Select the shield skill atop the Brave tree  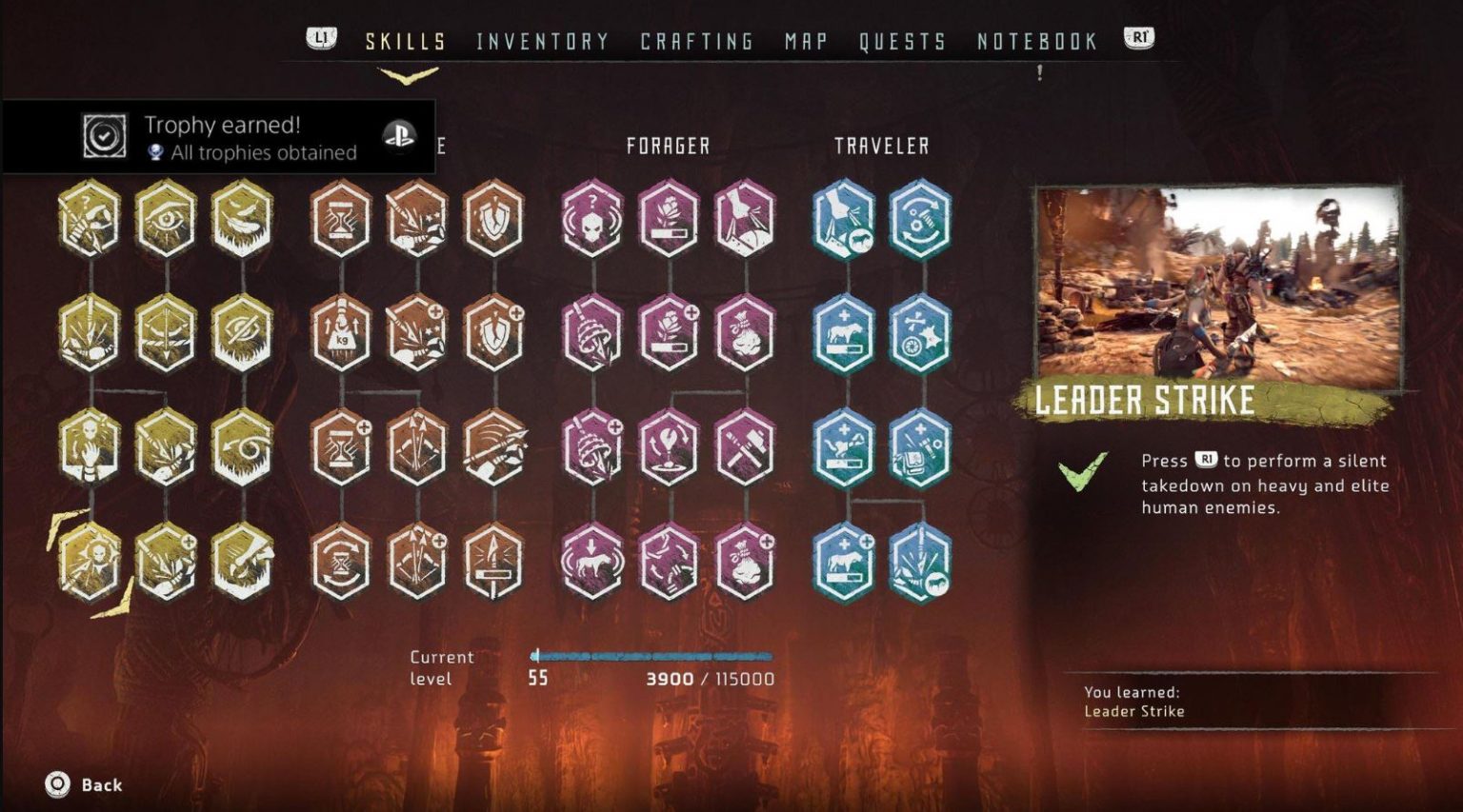493,222
